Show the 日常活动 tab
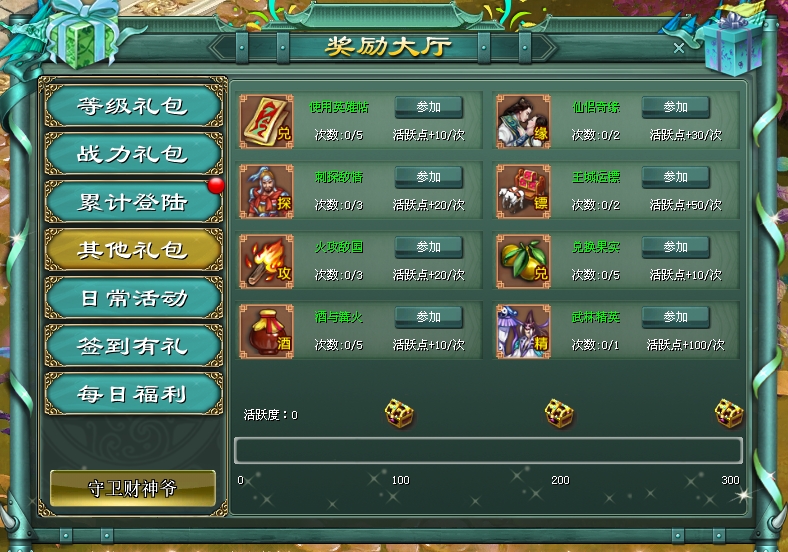788x552 pixels. 133,298
